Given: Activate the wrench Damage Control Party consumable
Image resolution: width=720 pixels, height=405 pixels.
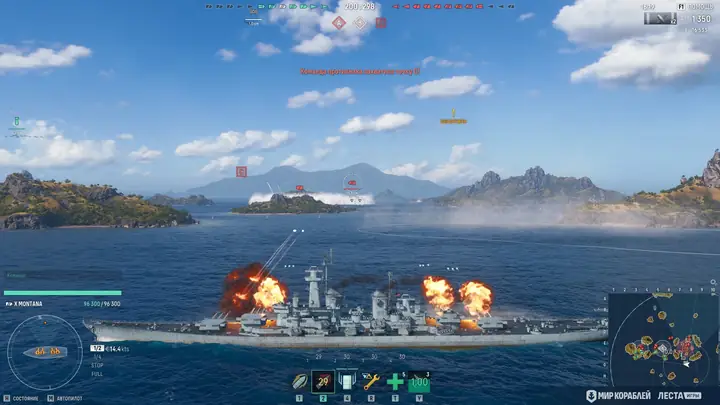Looking at the screenshot, I should click(x=371, y=381).
